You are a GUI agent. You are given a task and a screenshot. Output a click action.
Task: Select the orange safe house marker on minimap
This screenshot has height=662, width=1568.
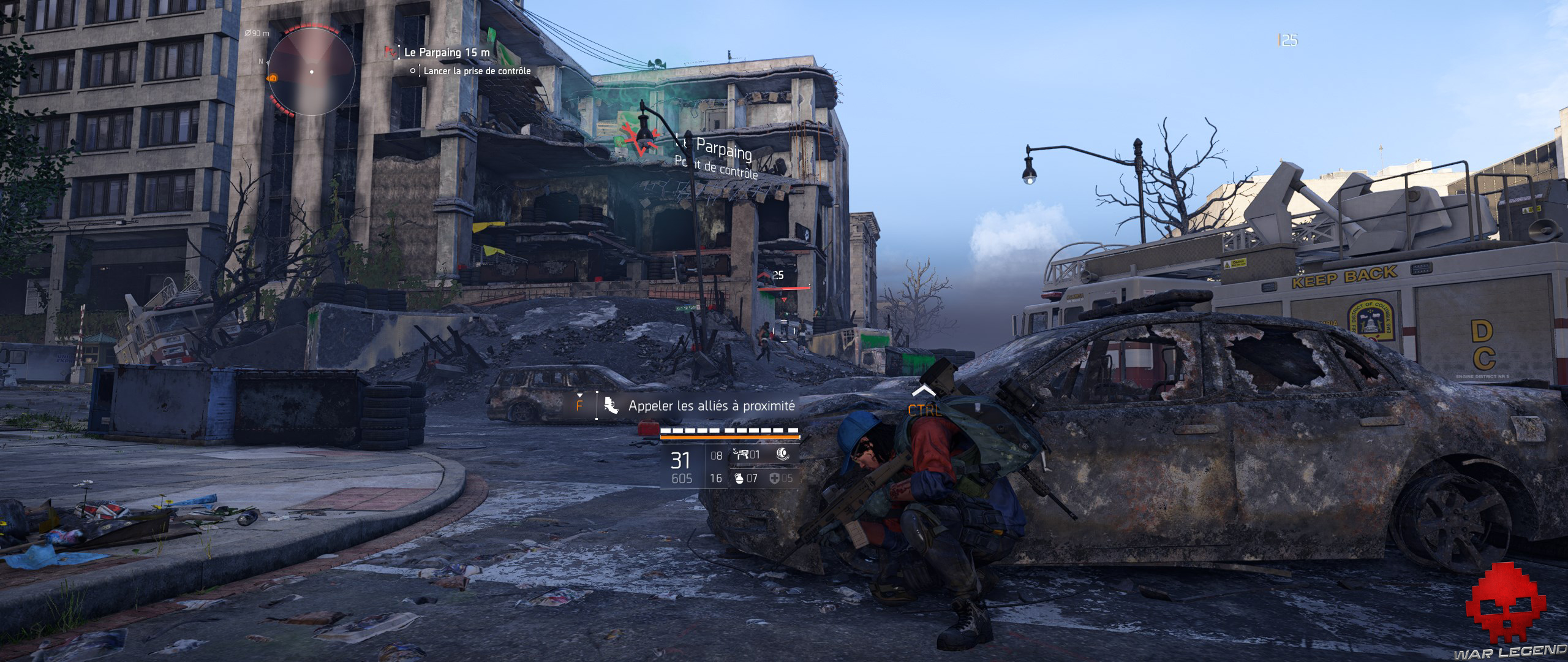point(273,78)
